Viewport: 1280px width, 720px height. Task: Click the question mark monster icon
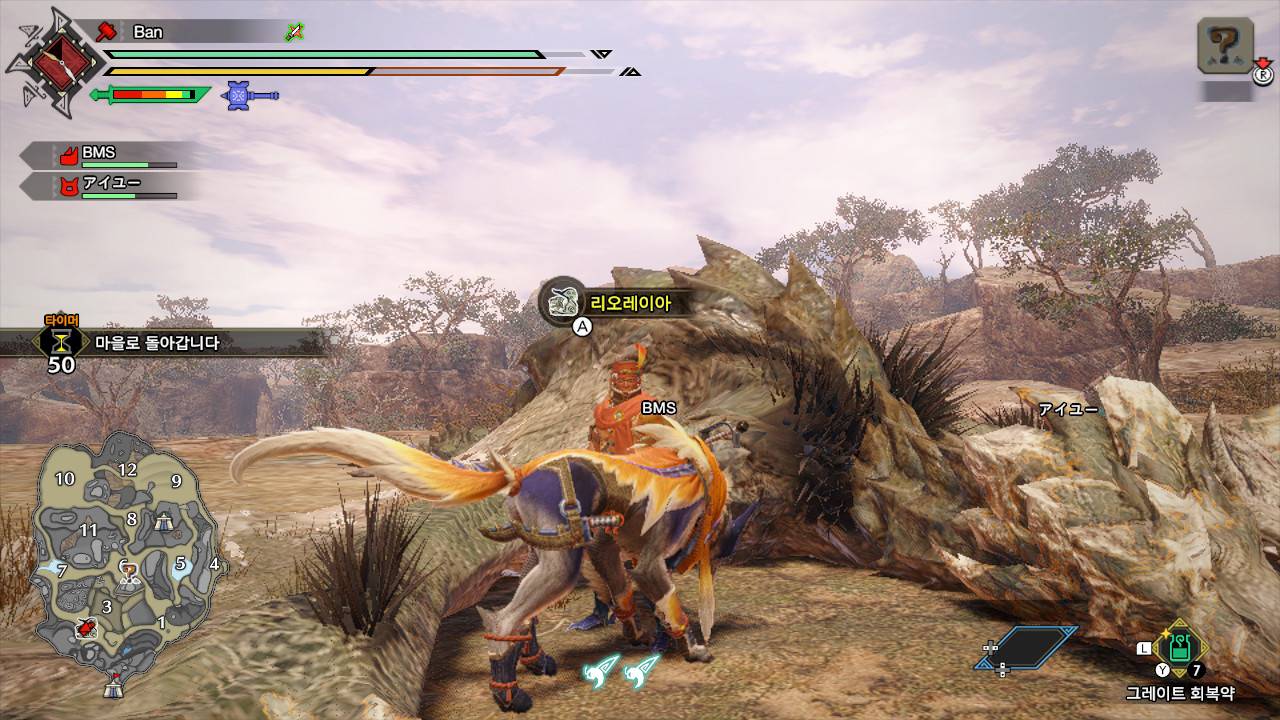(1223, 46)
